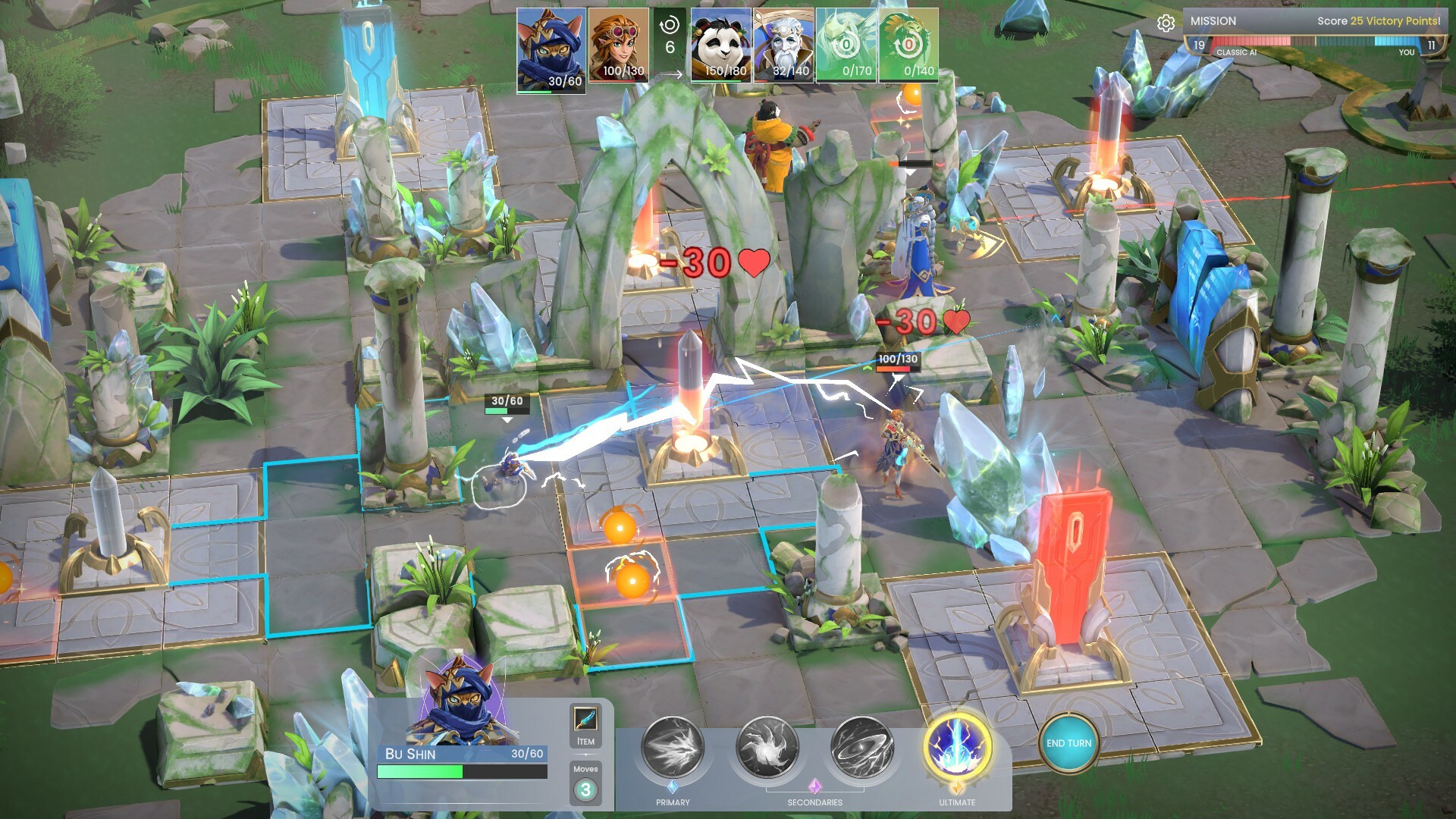Click the MISSION banner showing Score 25 Victory Points

pos(1312,21)
